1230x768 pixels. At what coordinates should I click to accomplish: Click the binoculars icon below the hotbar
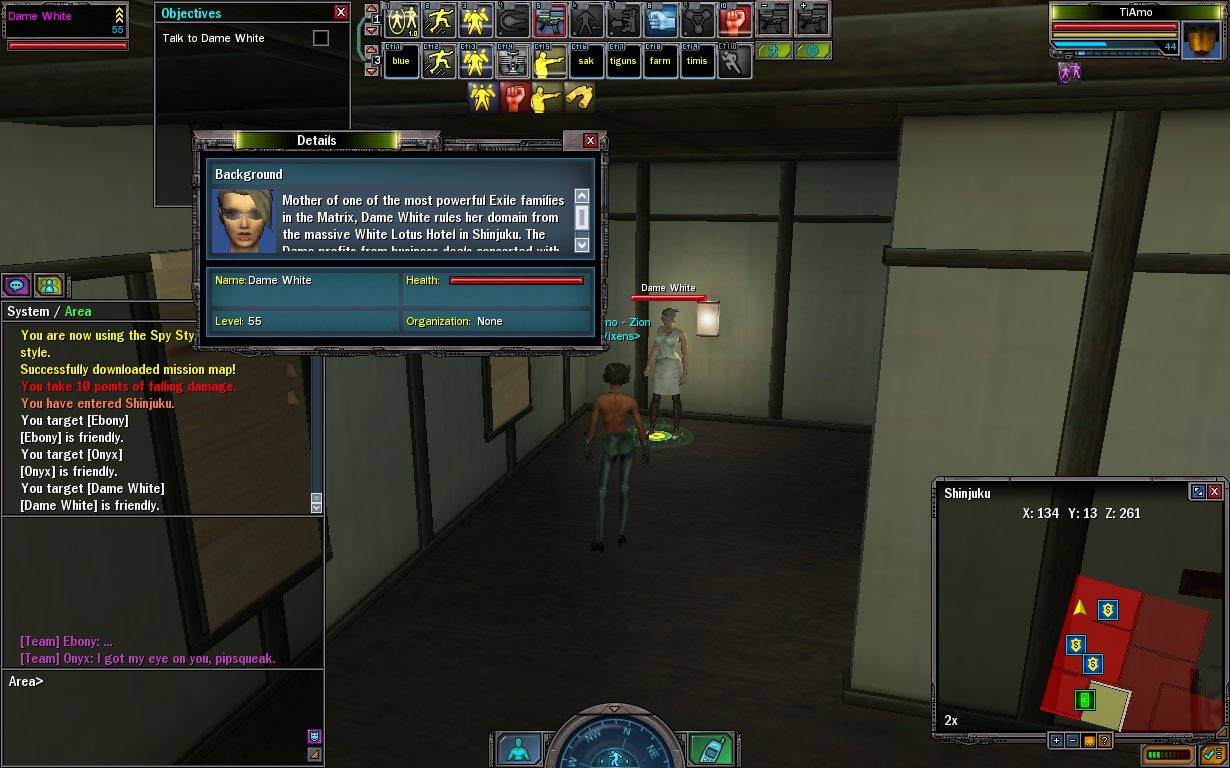coord(579,97)
